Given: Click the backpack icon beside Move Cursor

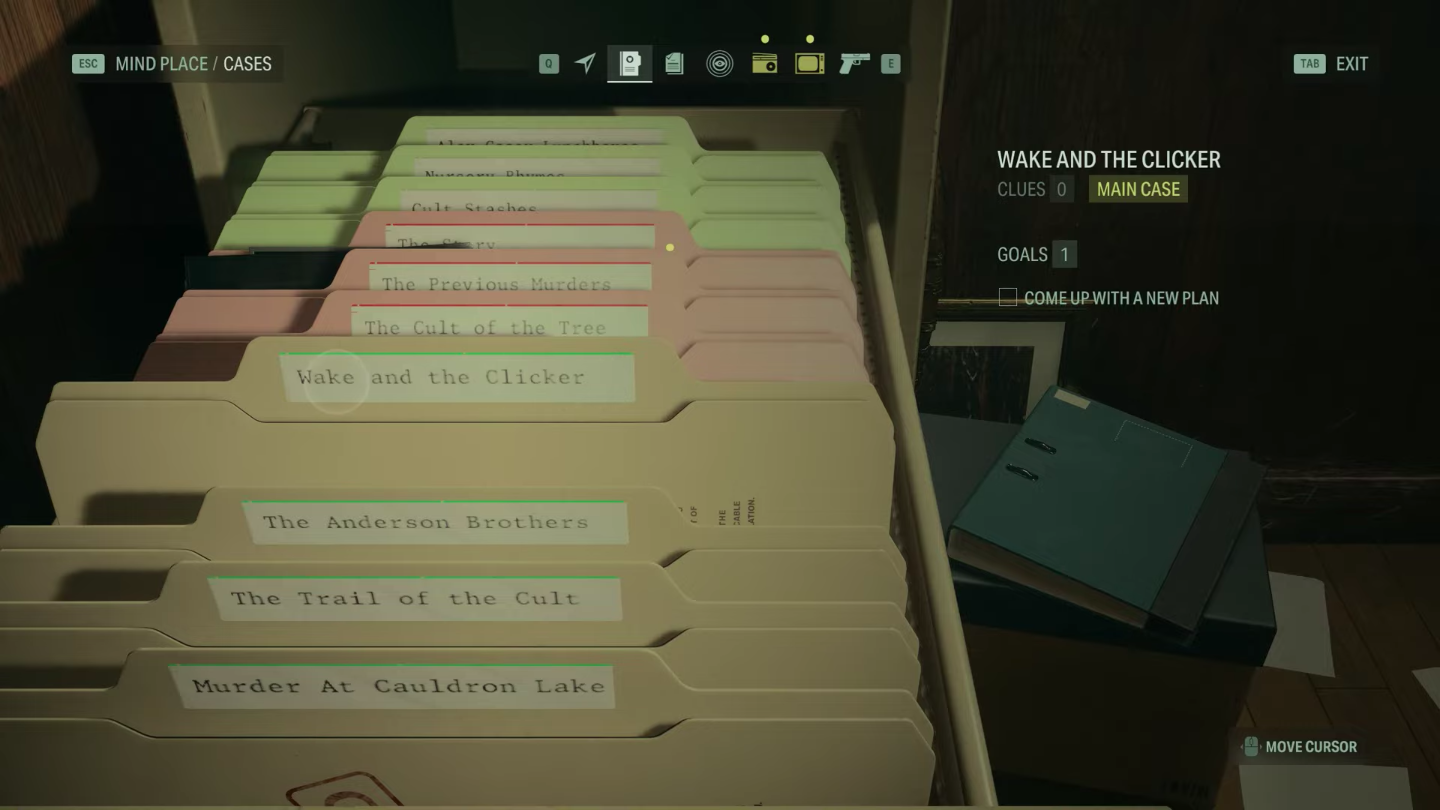Looking at the screenshot, I should pyautogui.click(x=1250, y=746).
